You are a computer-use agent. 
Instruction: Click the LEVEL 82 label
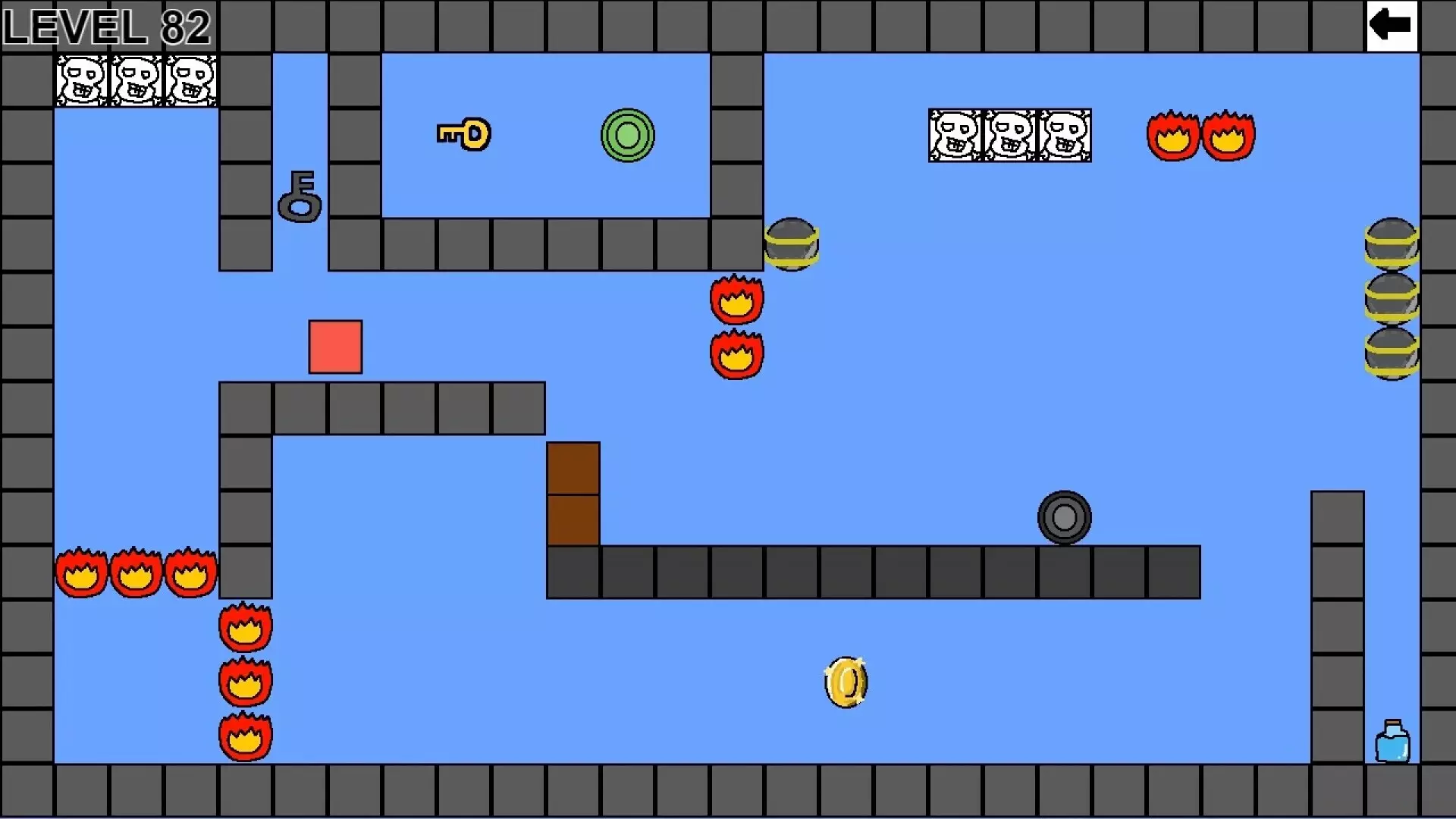pyautogui.click(x=106, y=27)
